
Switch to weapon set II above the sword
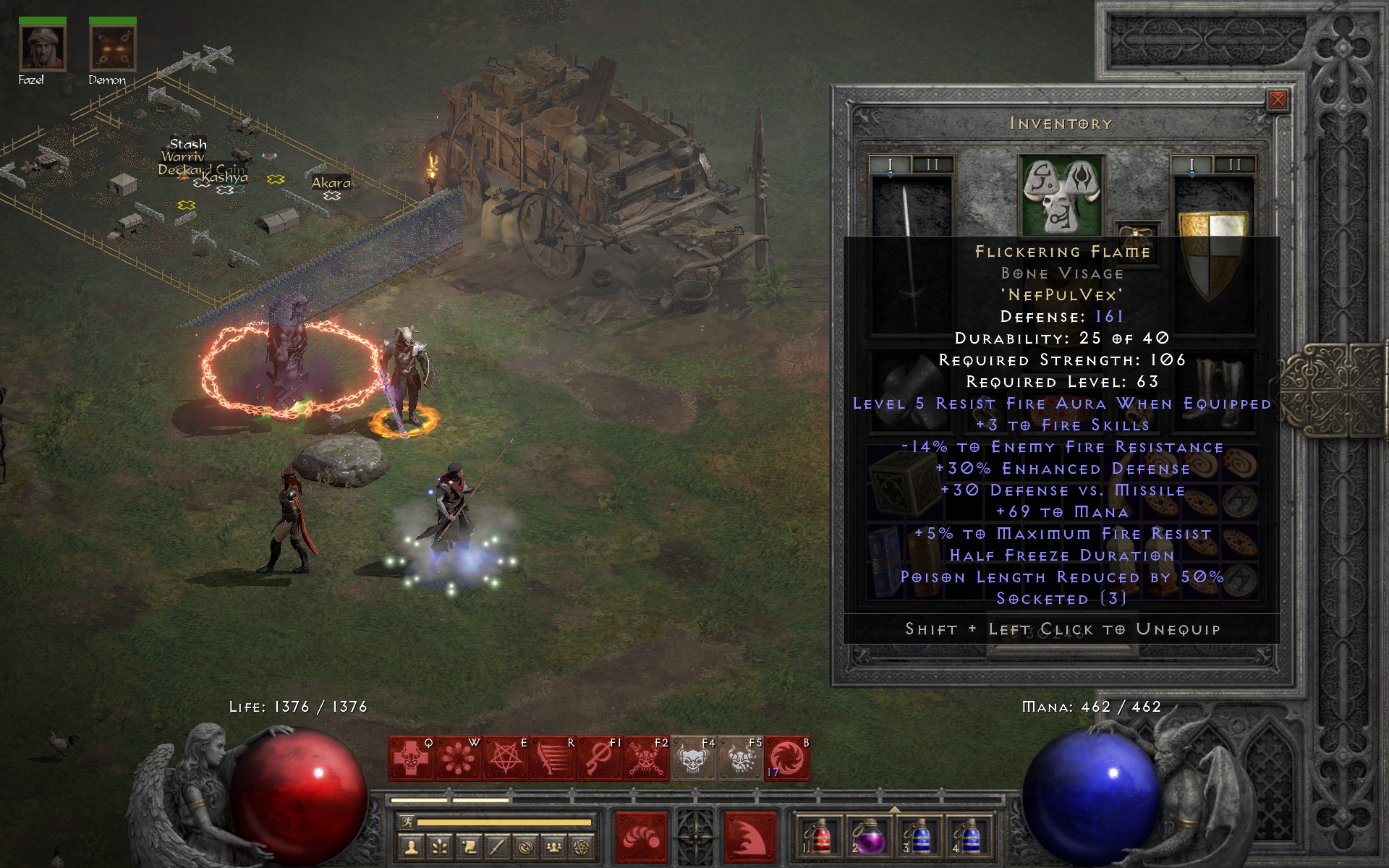click(932, 166)
